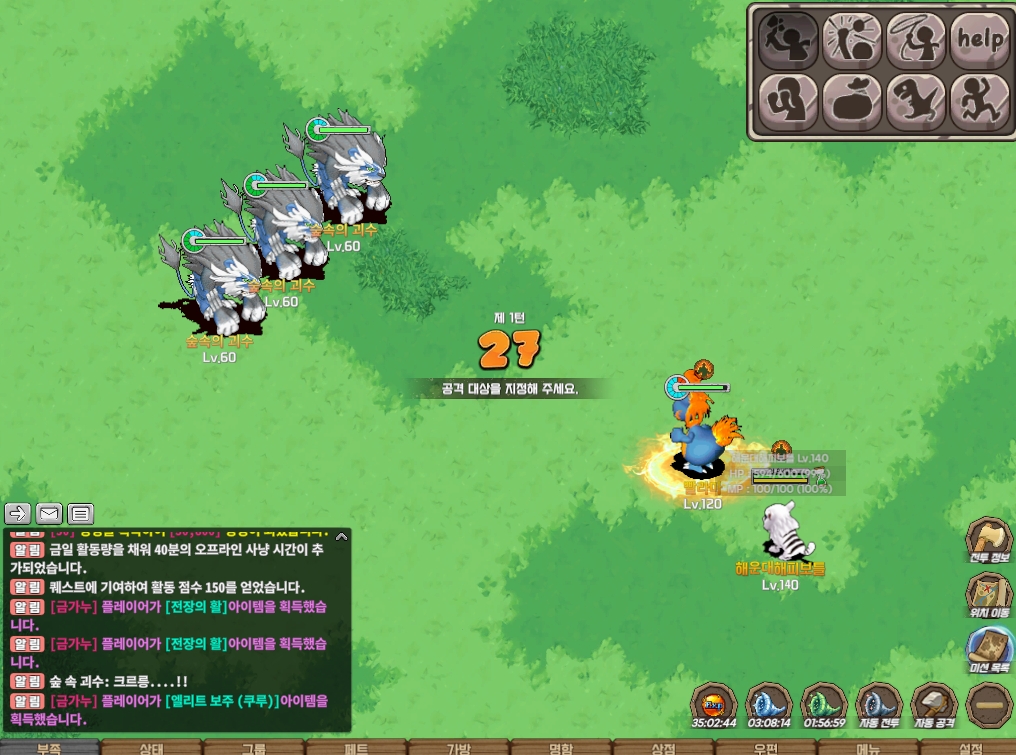Select the dinosaur pet command

tap(915, 101)
